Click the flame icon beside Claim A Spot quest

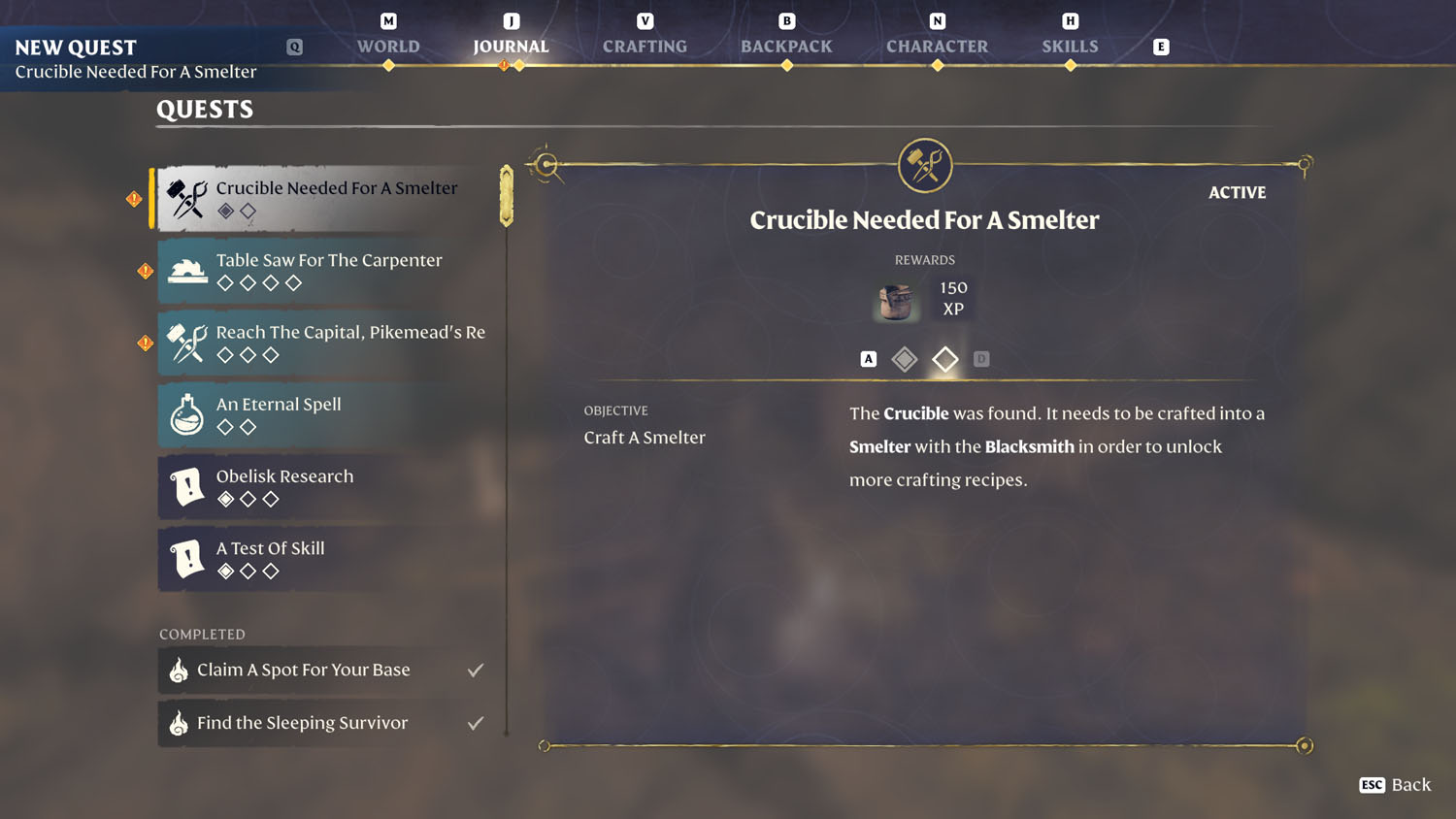pyautogui.click(x=179, y=670)
